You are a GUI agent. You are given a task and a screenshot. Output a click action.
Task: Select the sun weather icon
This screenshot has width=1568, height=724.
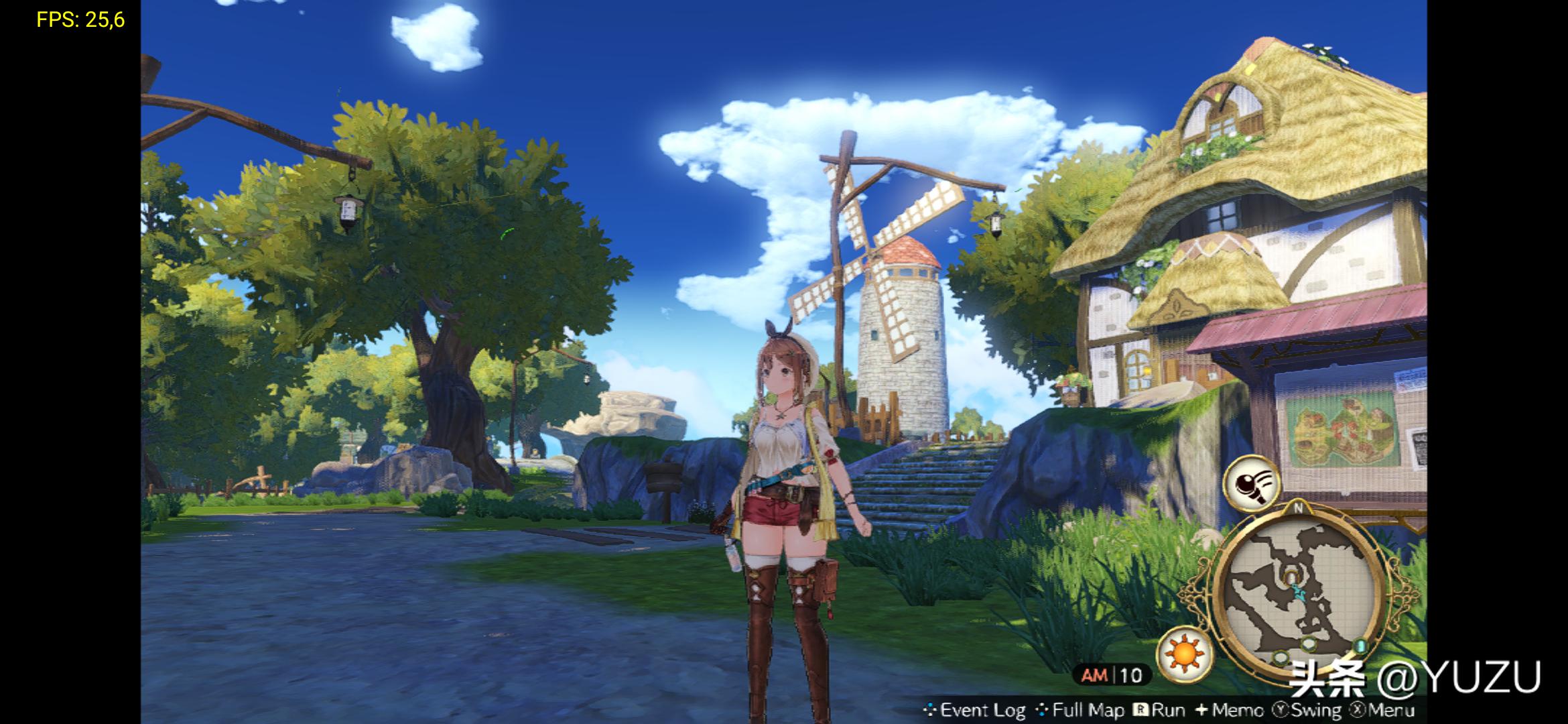click(1184, 651)
